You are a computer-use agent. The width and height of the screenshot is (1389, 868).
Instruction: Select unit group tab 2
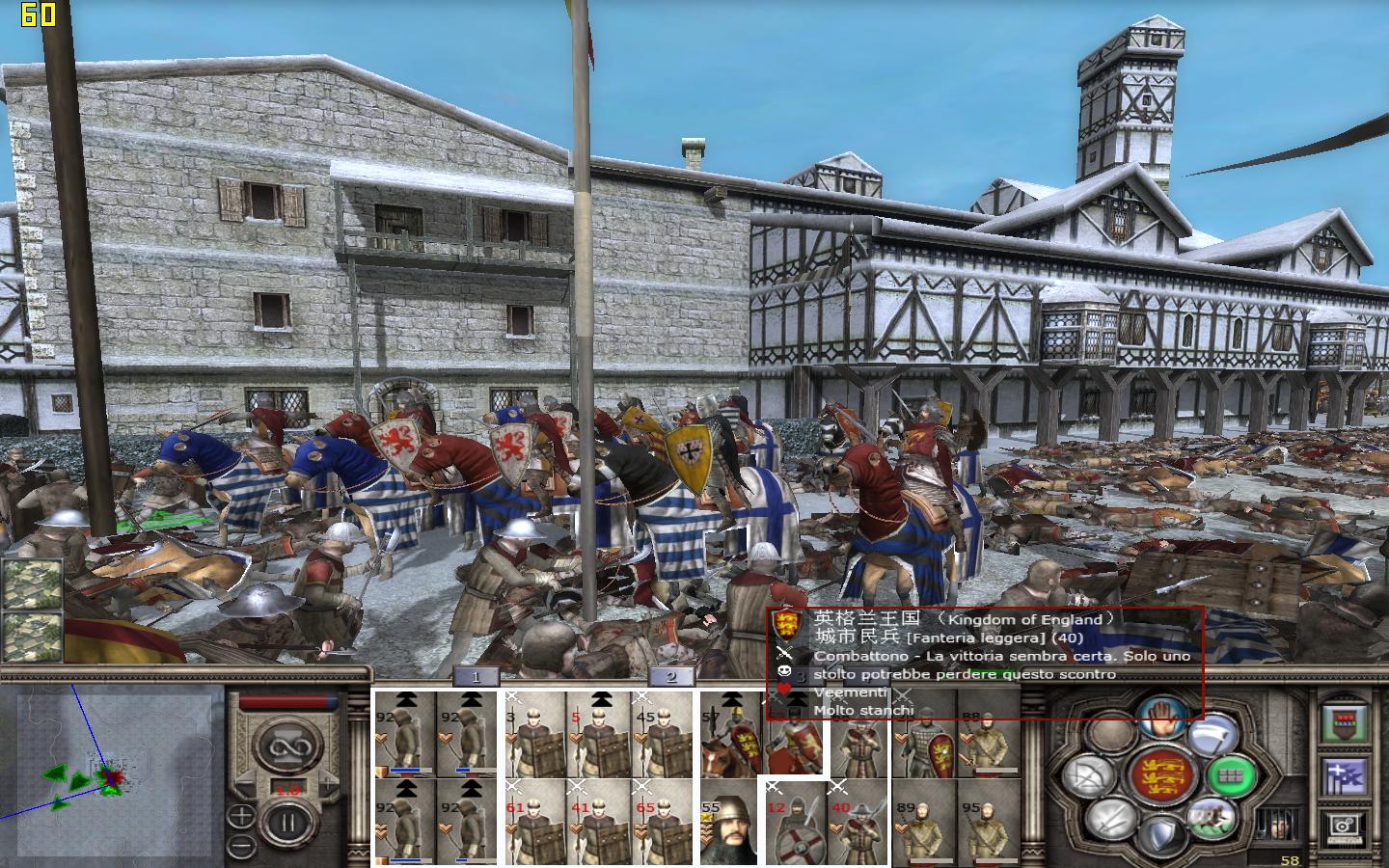(671, 677)
